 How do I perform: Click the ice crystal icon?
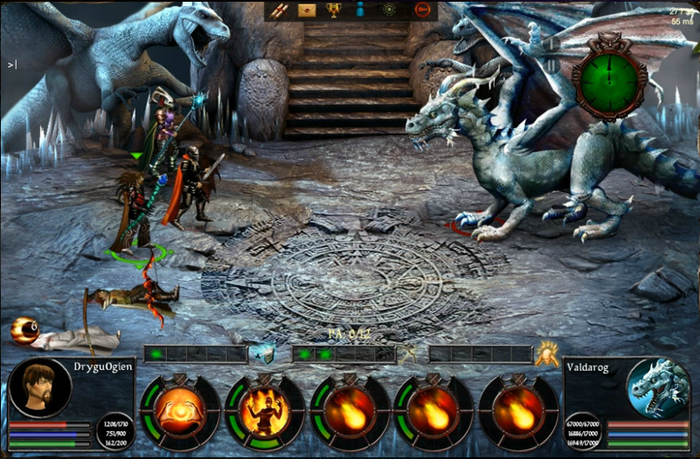[x=260, y=353]
